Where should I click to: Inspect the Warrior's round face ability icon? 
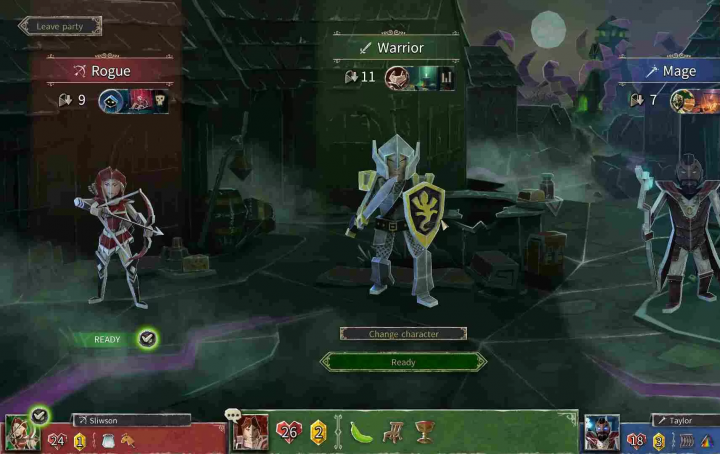click(397, 77)
